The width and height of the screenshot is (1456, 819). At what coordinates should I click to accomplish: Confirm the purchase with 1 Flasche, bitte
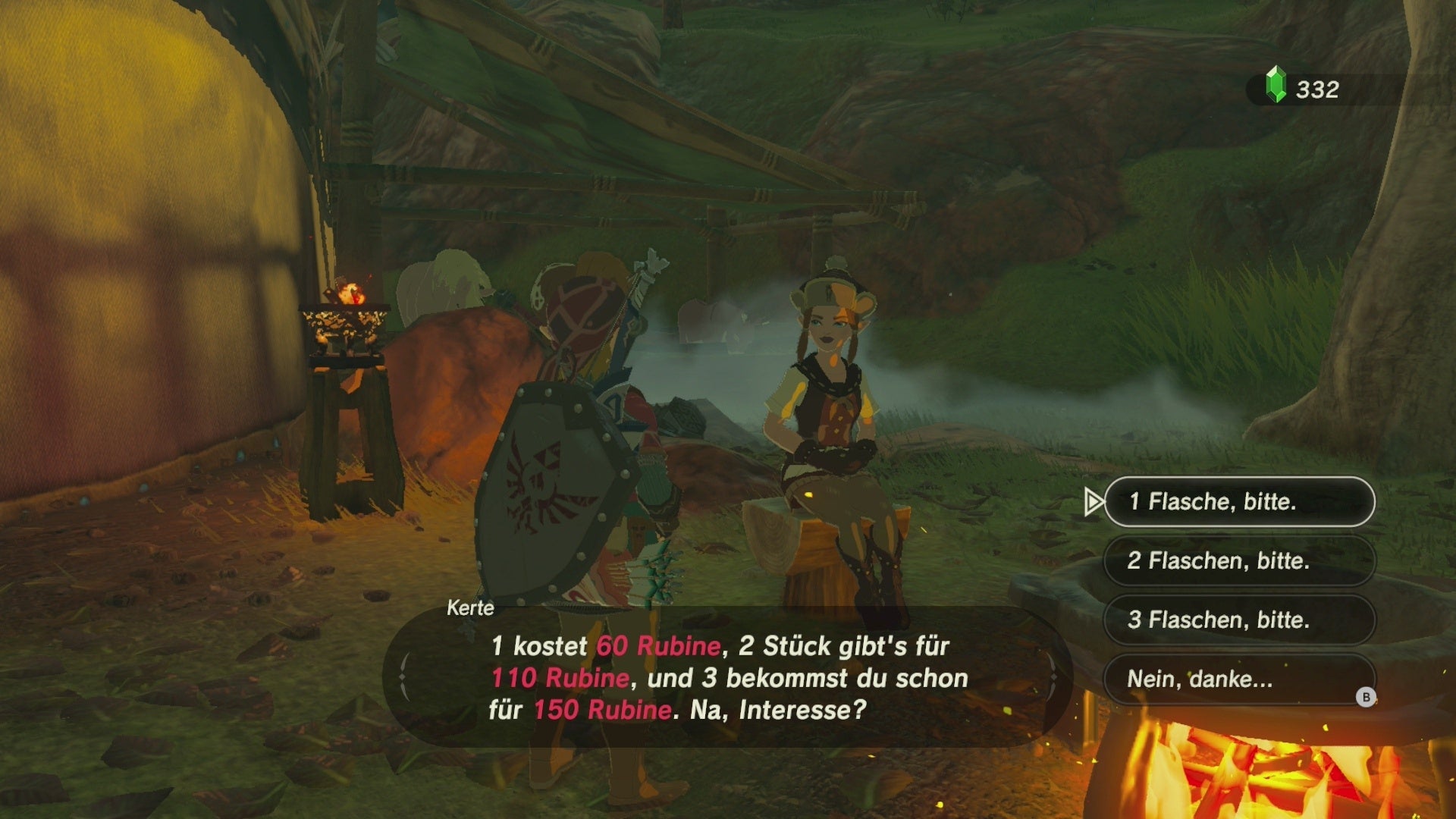(1239, 501)
